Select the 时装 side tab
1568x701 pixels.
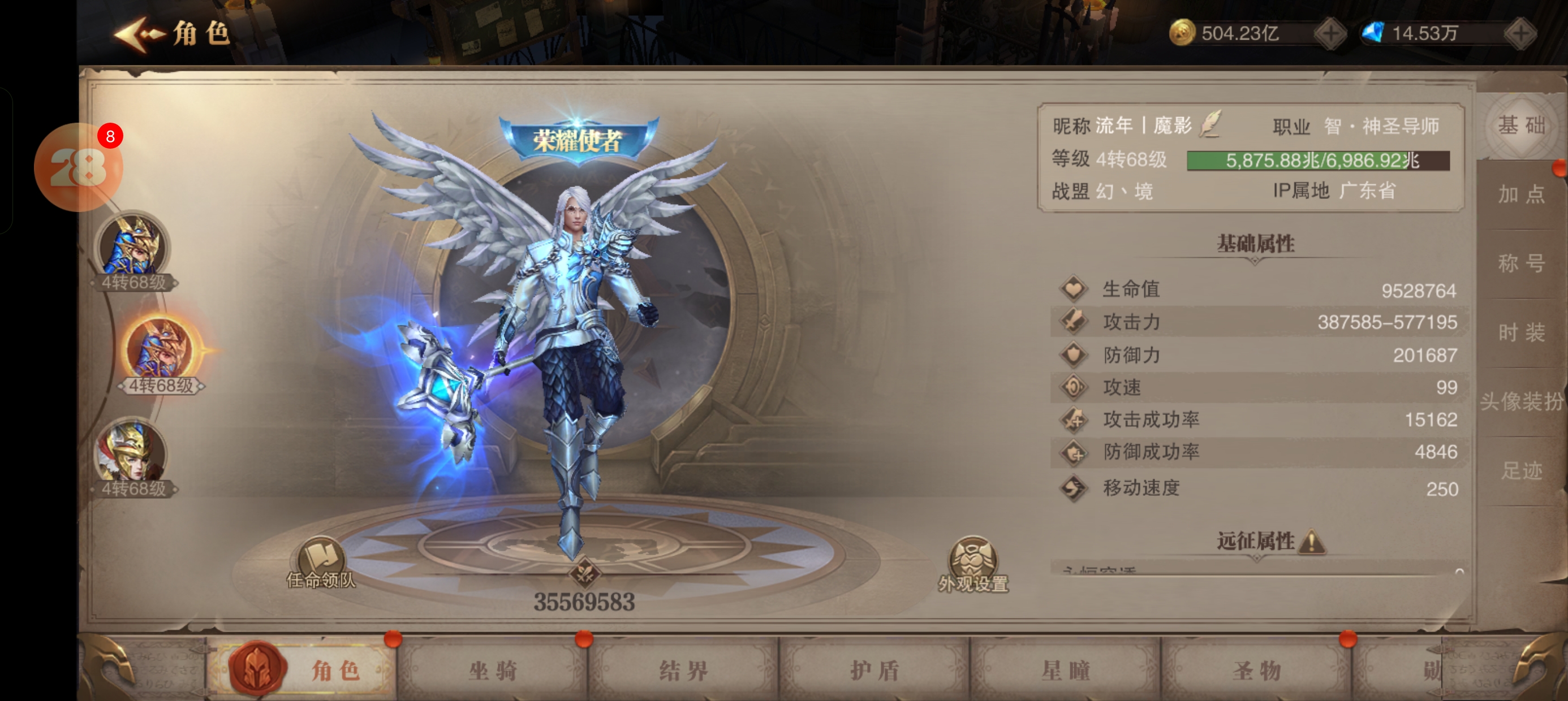[1521, 333]
